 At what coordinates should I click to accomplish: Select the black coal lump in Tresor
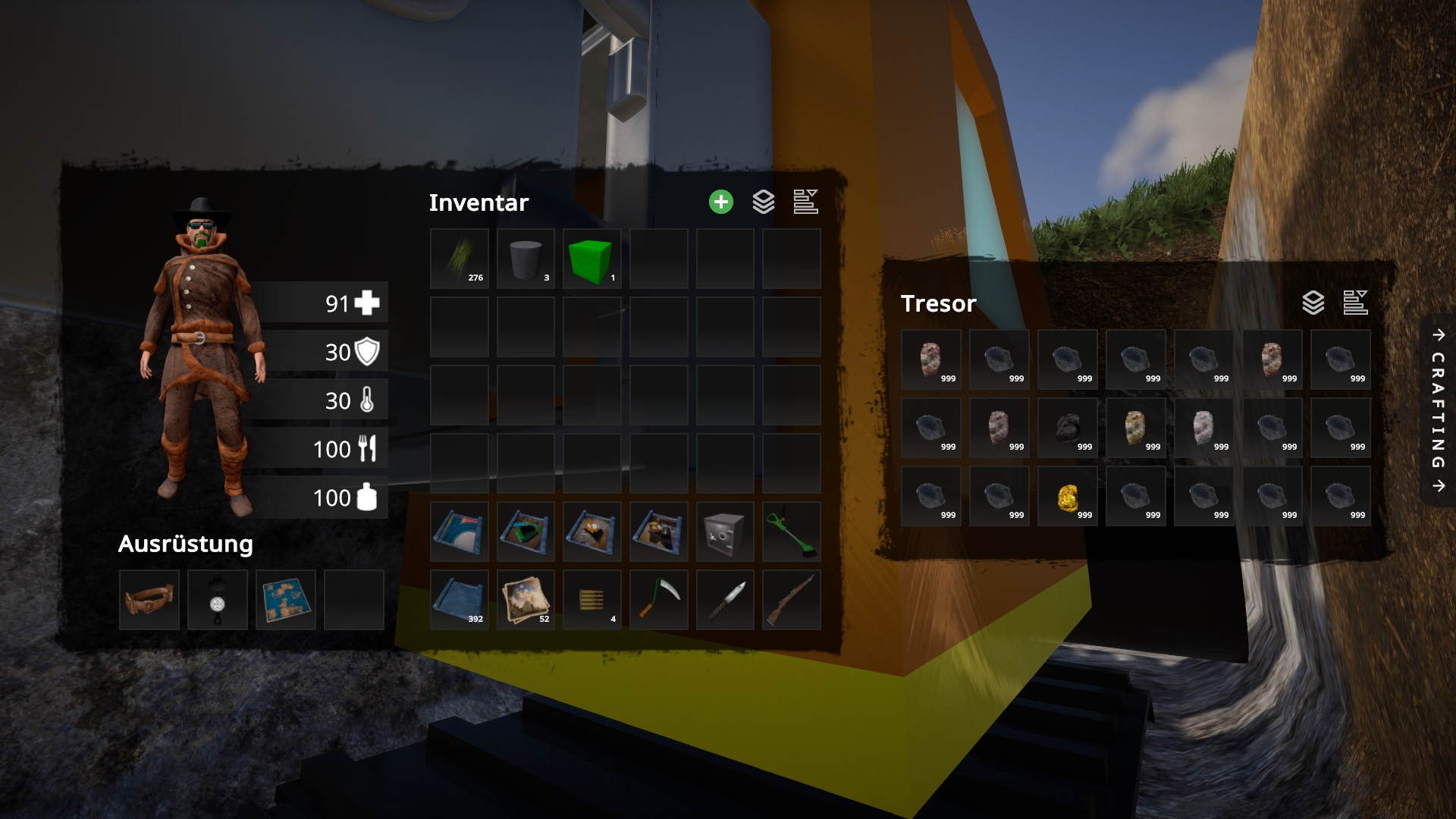pyautogui.click(x=1068, y=428)
